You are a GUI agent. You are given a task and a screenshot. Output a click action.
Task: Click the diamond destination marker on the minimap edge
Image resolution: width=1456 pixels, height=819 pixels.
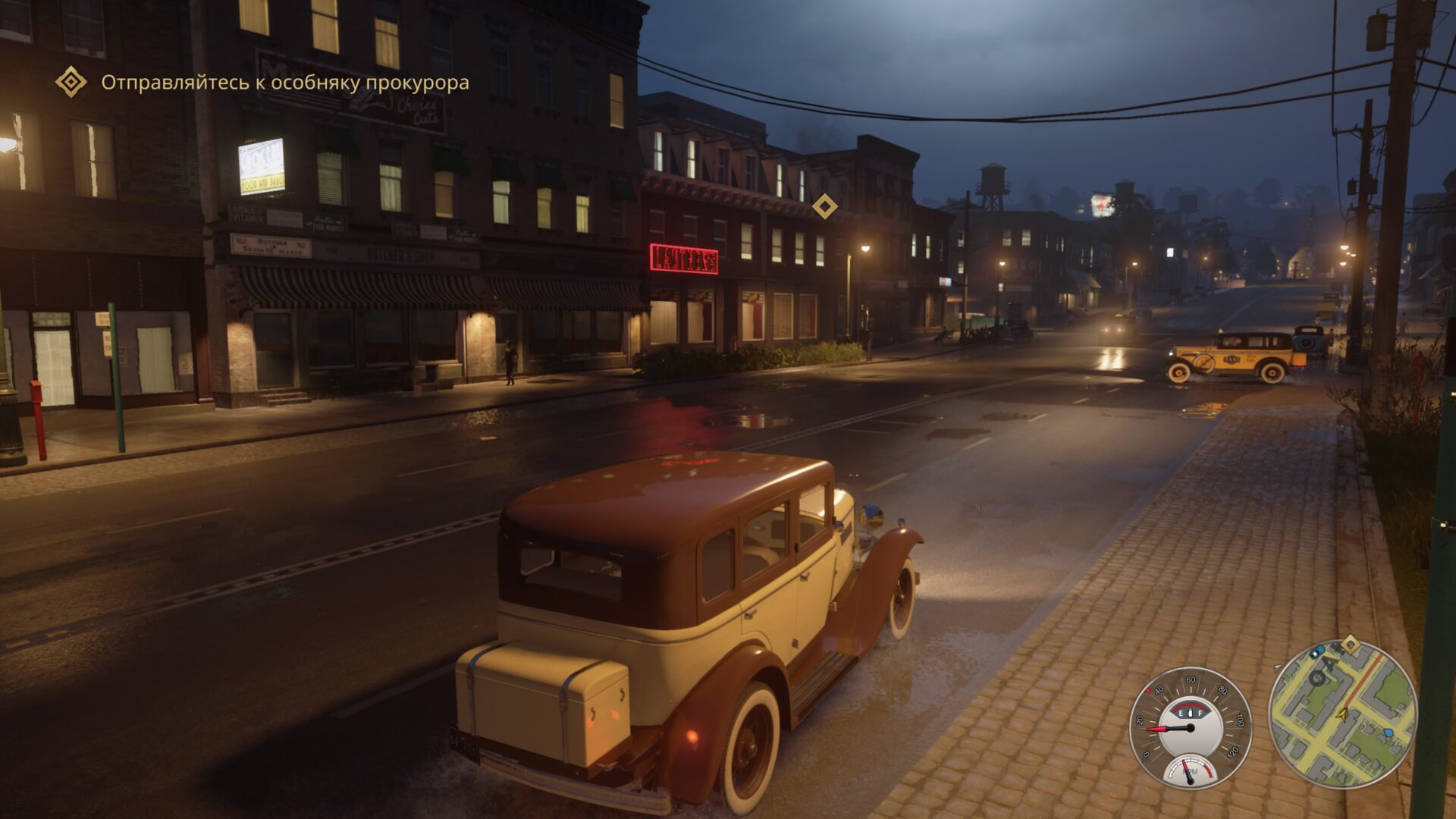(1349, 645)
